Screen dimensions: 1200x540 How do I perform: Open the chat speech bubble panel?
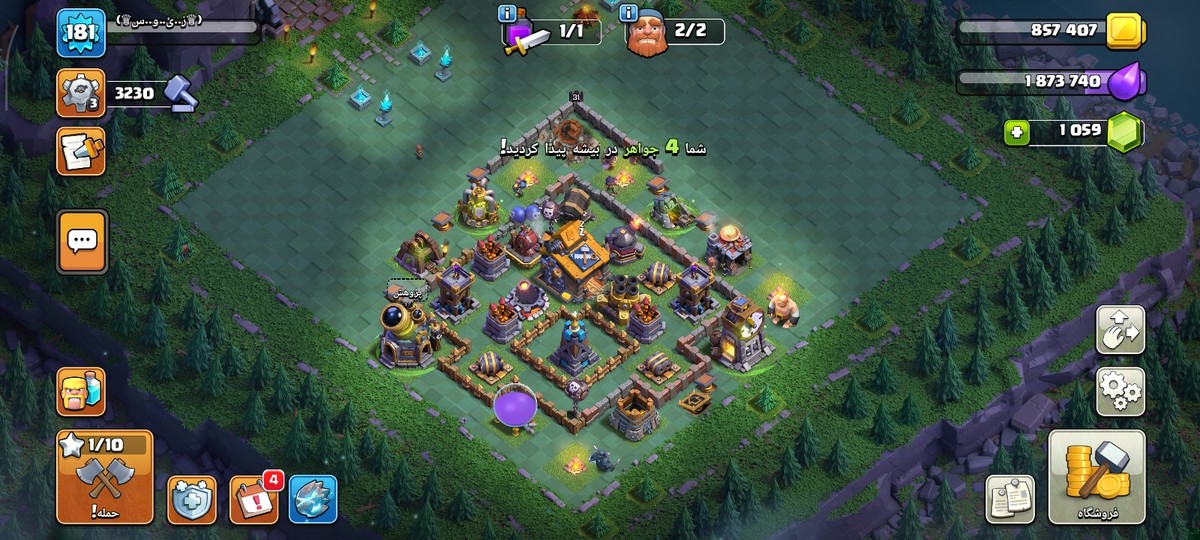(x=82, y=240)
